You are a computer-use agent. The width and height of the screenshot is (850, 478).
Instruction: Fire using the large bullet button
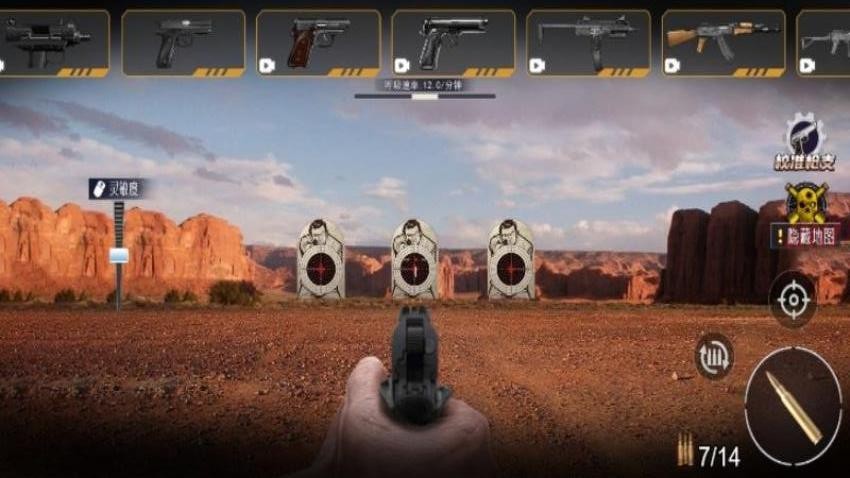793,404
